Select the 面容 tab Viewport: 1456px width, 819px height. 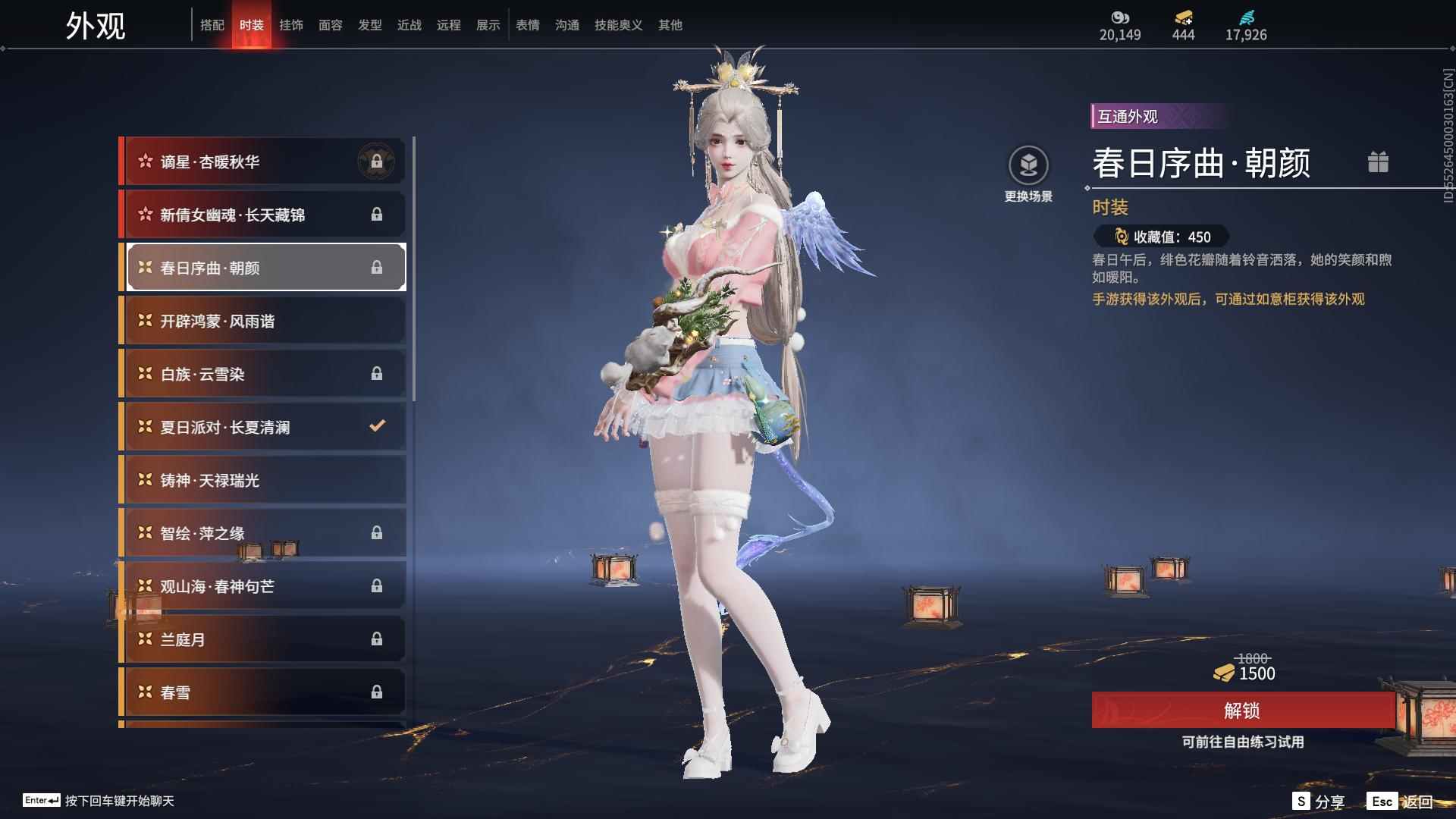click(331, 25)
